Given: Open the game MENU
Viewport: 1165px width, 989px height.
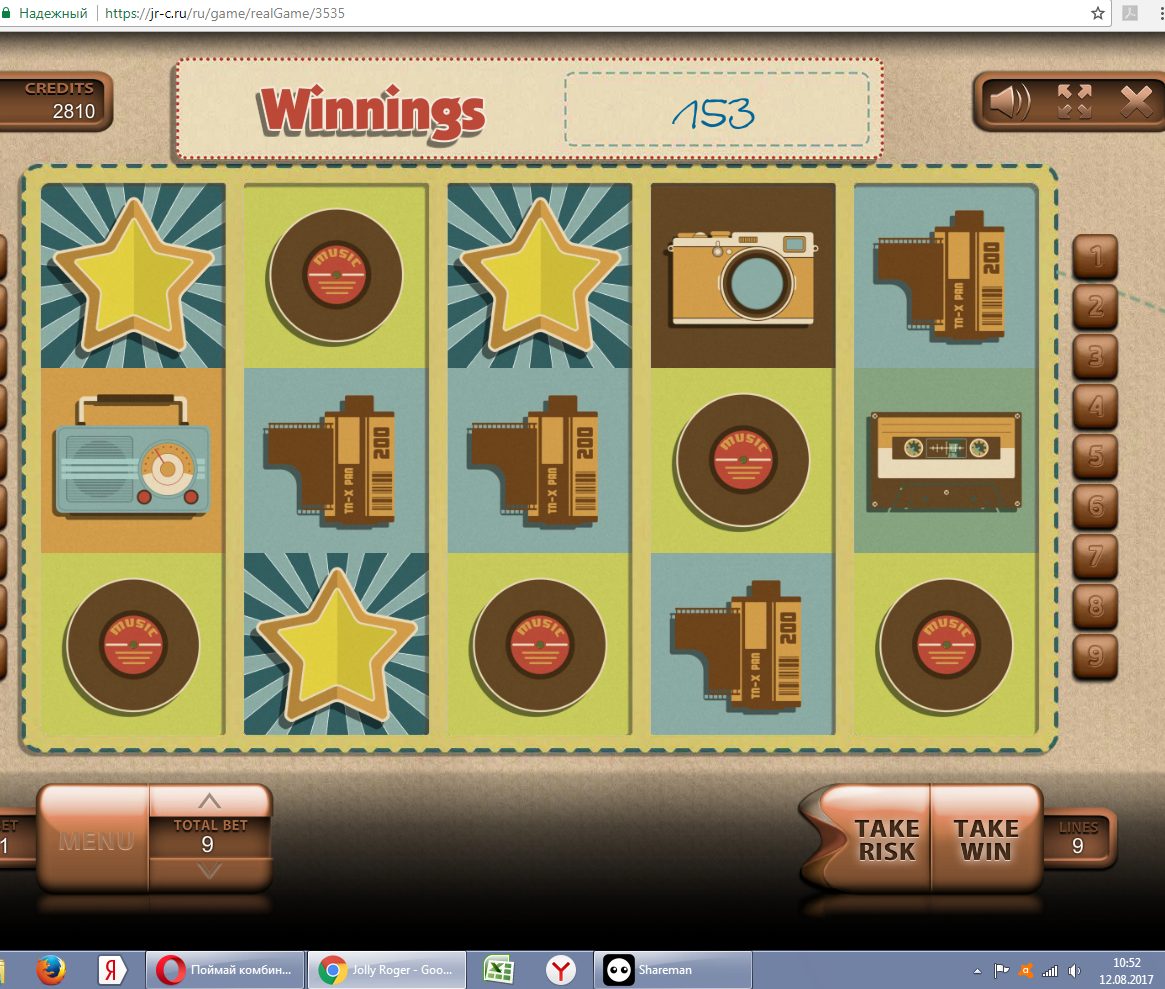Looking at the screenshot, I should pos(95,841).
